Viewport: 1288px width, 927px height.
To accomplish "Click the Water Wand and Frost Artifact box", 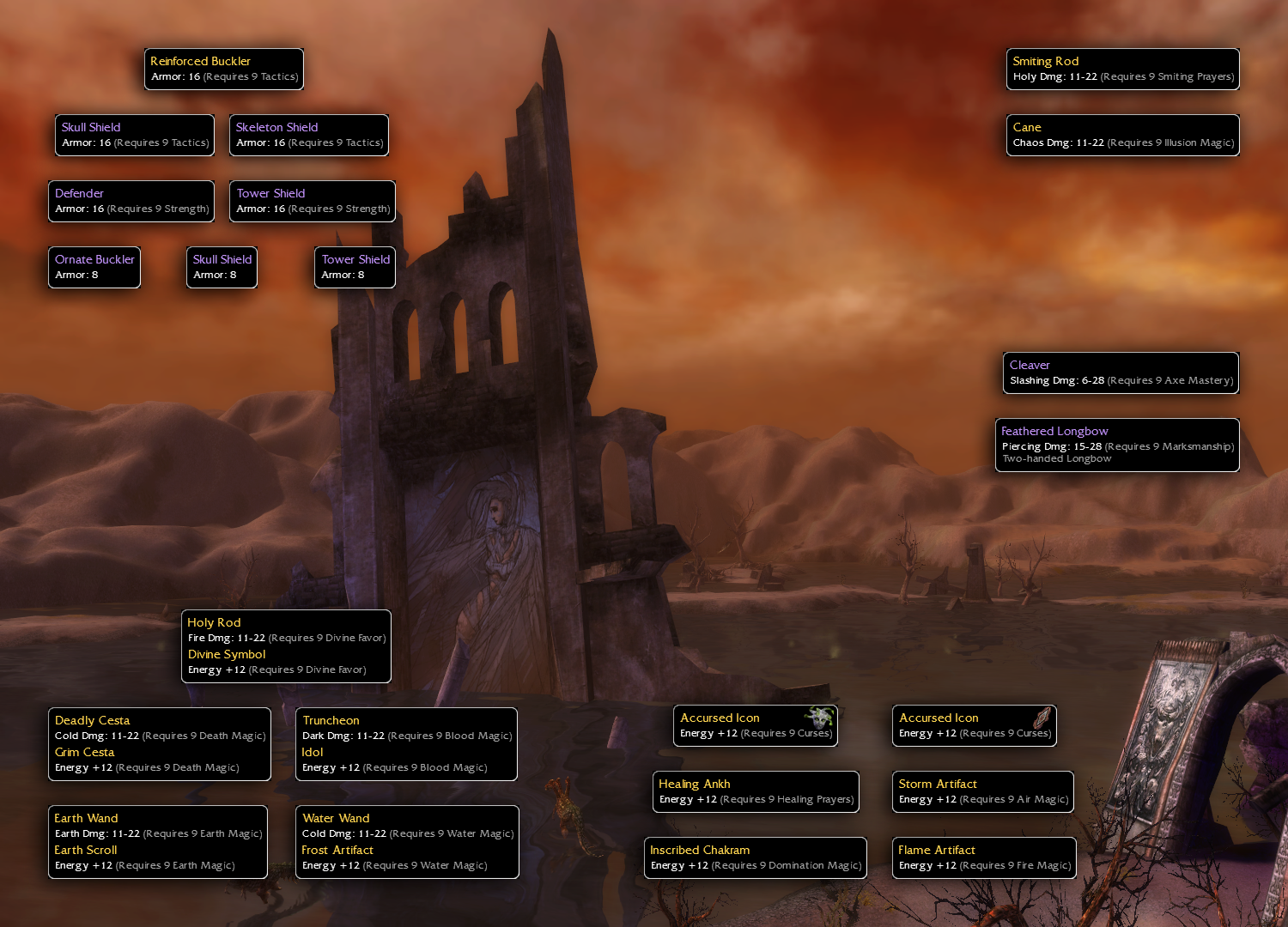I will coord(407,841).
